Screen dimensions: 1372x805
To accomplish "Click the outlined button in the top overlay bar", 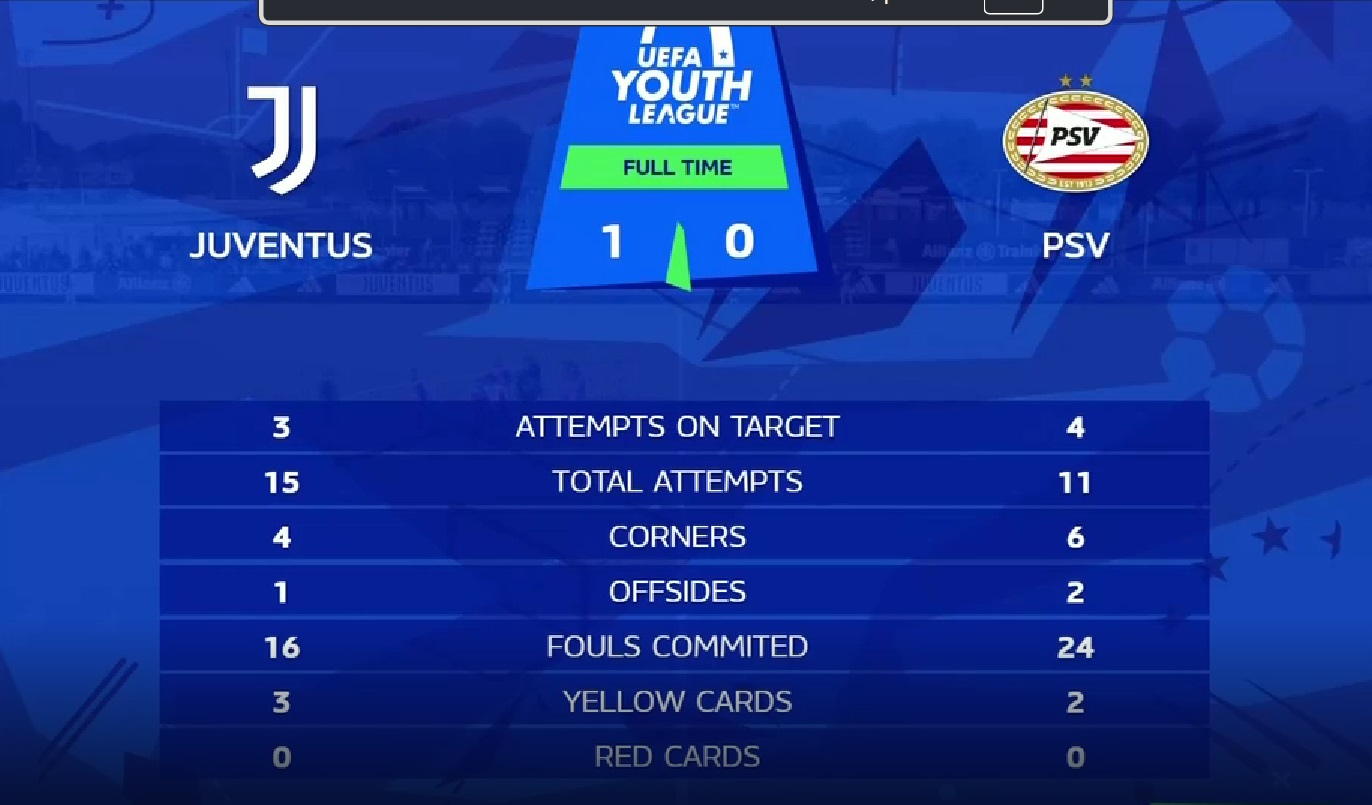I will coord(1013,6).
